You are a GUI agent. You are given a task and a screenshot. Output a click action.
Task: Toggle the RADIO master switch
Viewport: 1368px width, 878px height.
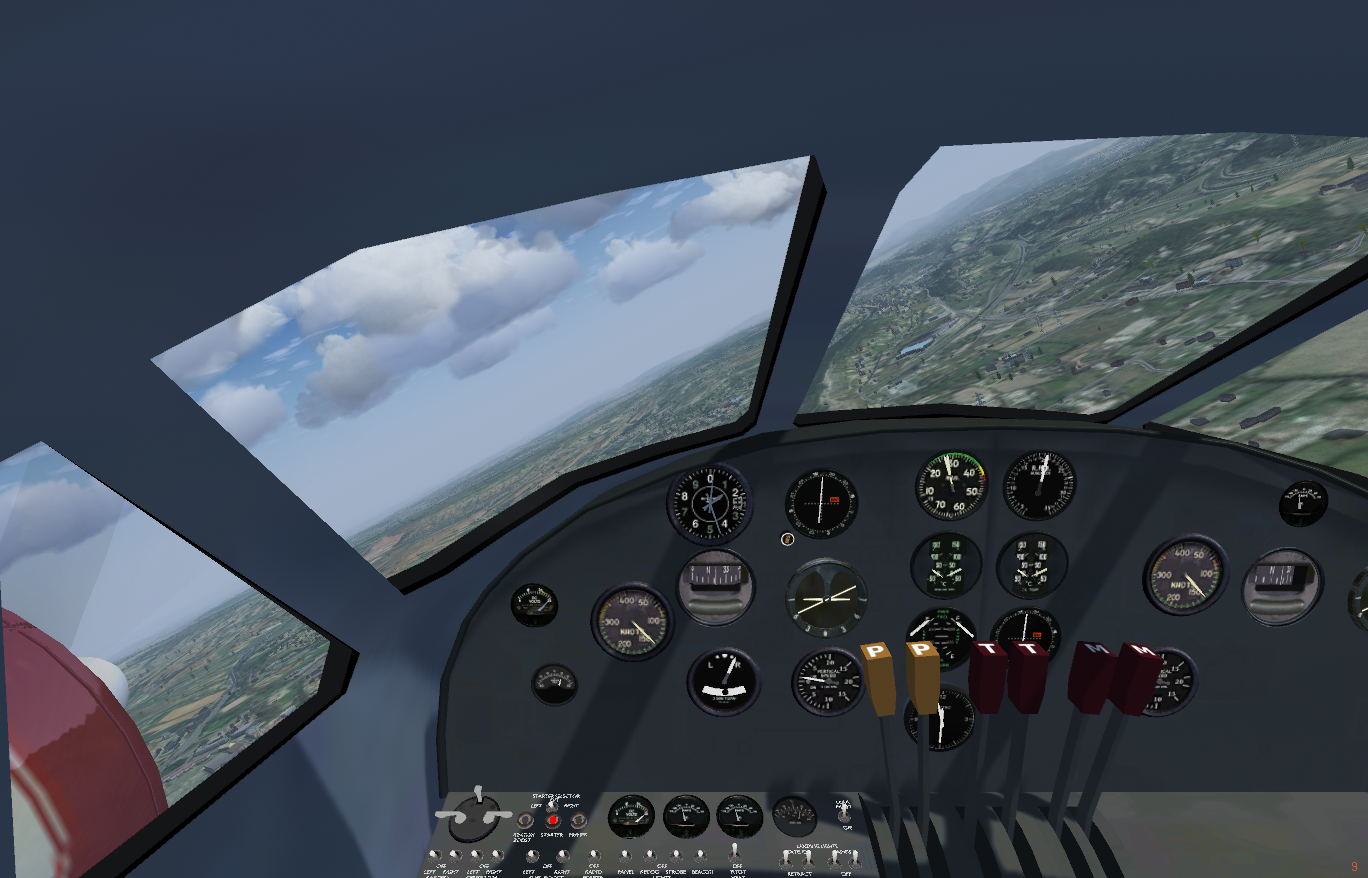click(594, 856)
